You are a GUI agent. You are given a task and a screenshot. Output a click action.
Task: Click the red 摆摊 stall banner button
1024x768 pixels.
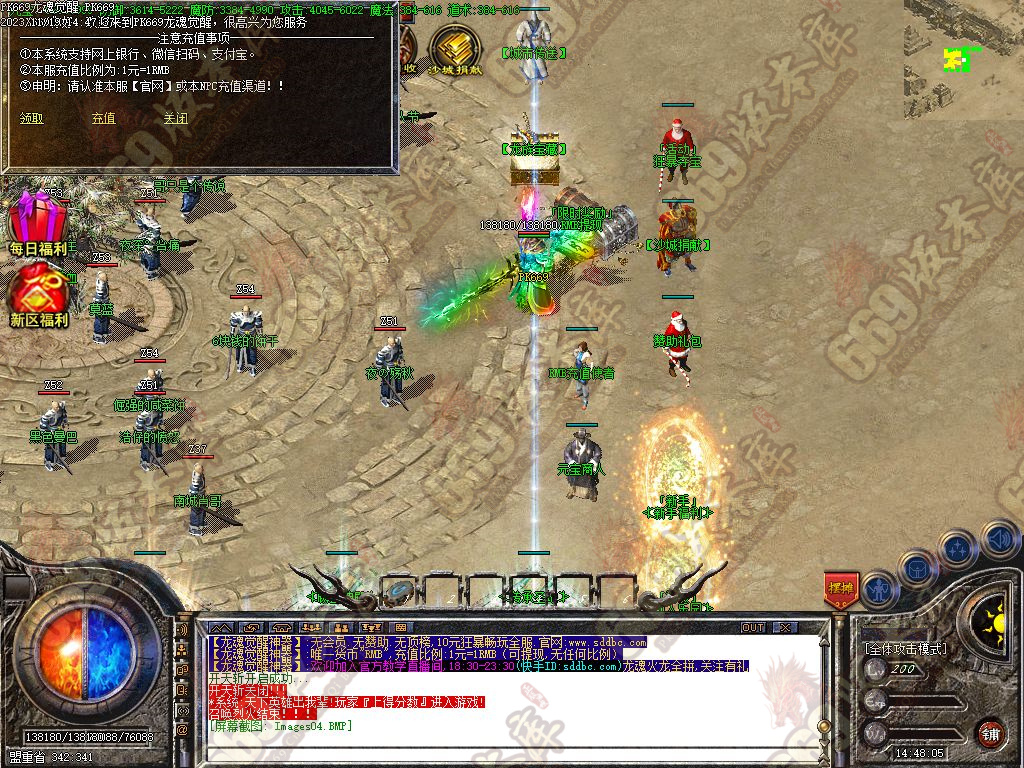841,589
